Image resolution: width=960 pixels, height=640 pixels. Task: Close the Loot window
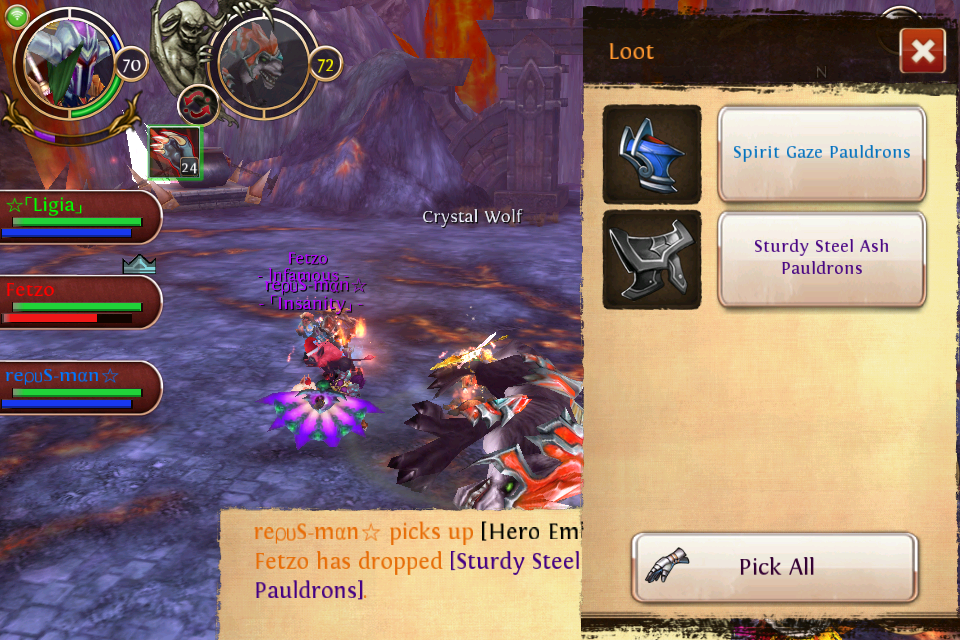(x=922, y=51)
